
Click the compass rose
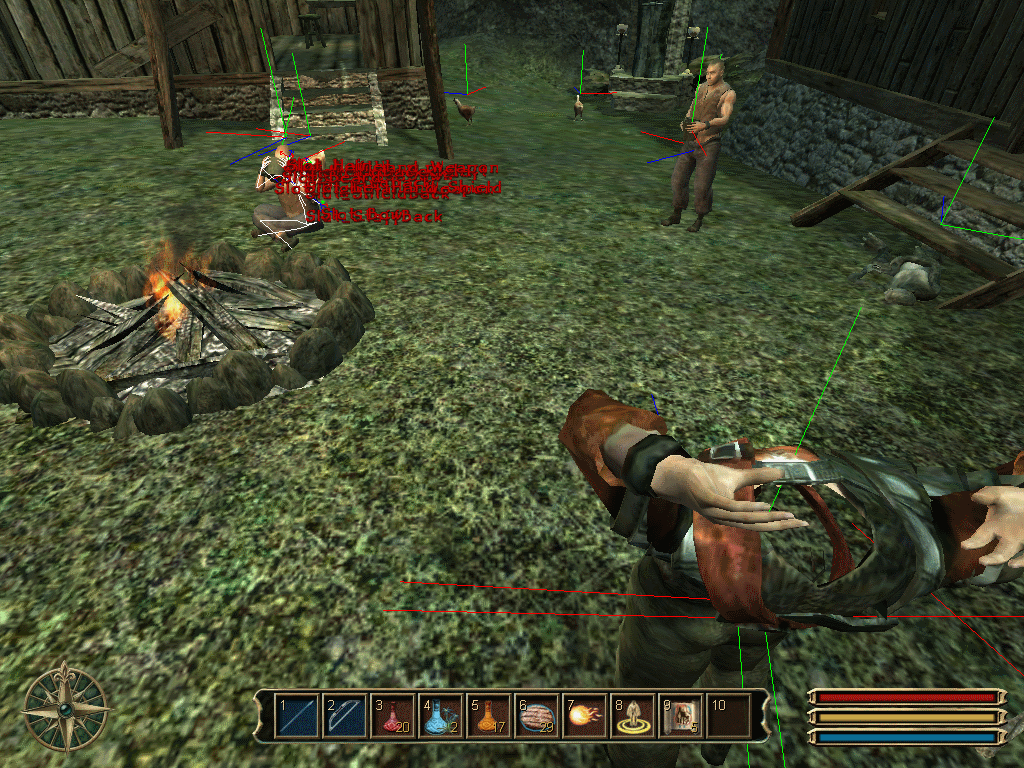click(x=66, y=707)
